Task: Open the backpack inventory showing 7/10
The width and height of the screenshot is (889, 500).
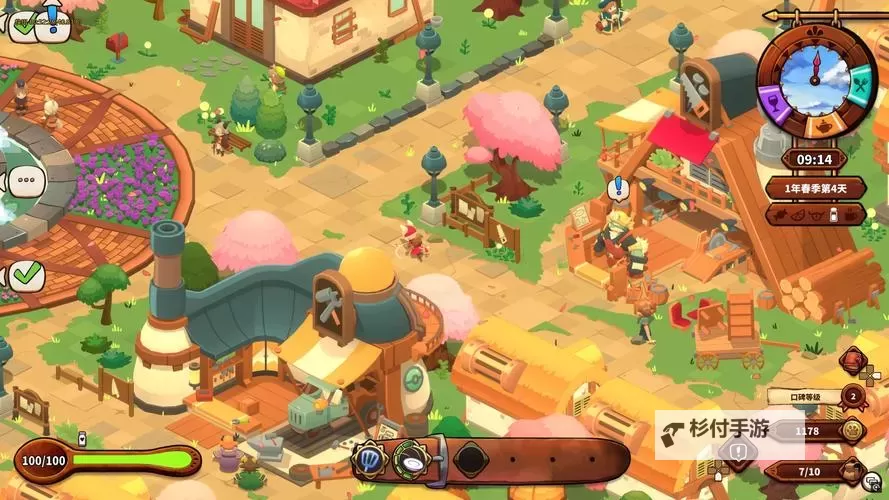Action: click(x=853, y=470)
